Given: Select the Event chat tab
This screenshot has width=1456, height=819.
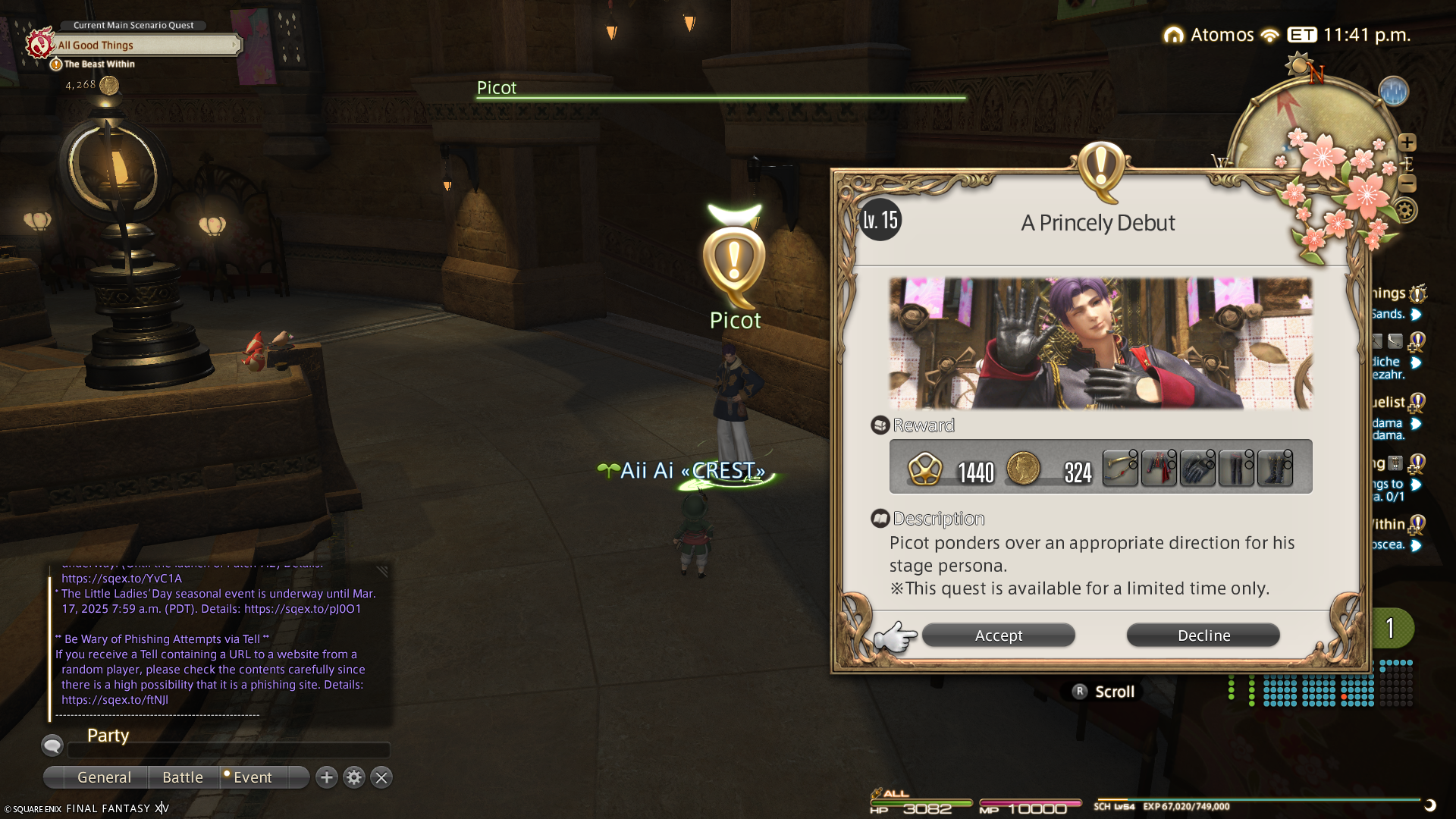Looking at the screenshot, I should click(253, 777).
